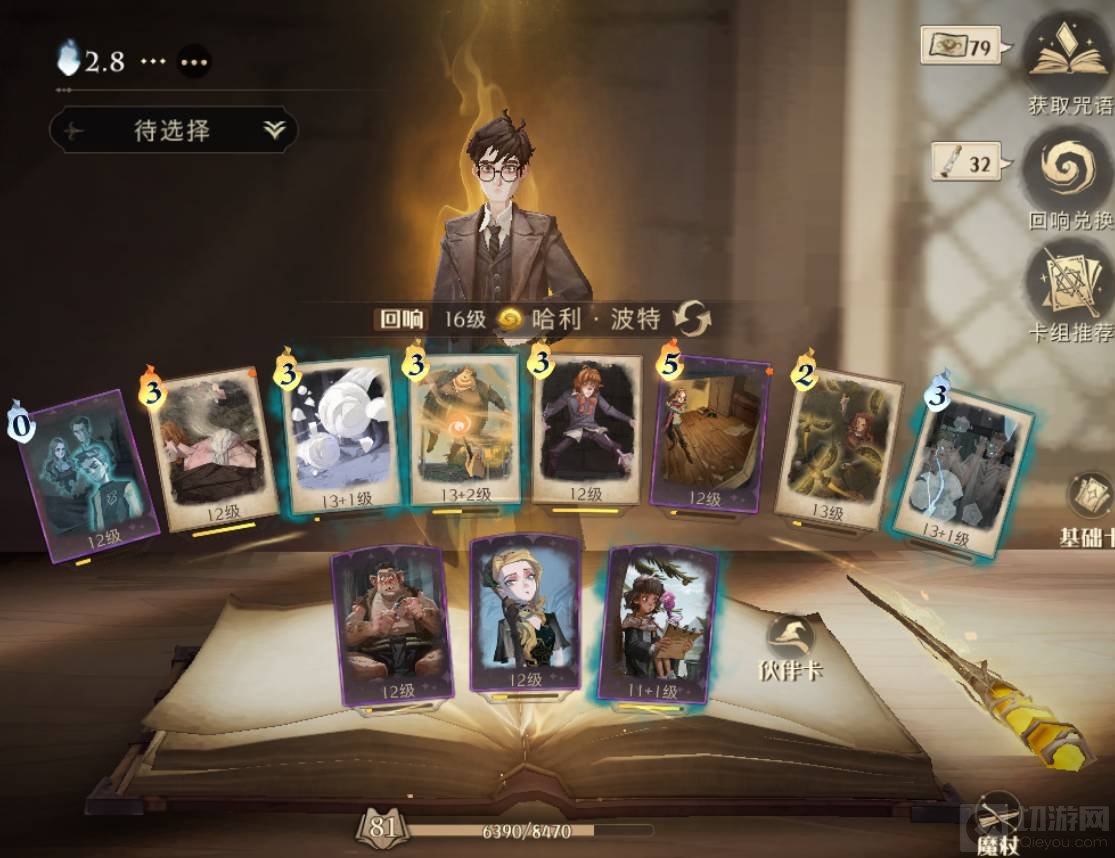Open the 待选择 deck dropdown
Viewport: 1115px width, 858px height.
(173, 130)
